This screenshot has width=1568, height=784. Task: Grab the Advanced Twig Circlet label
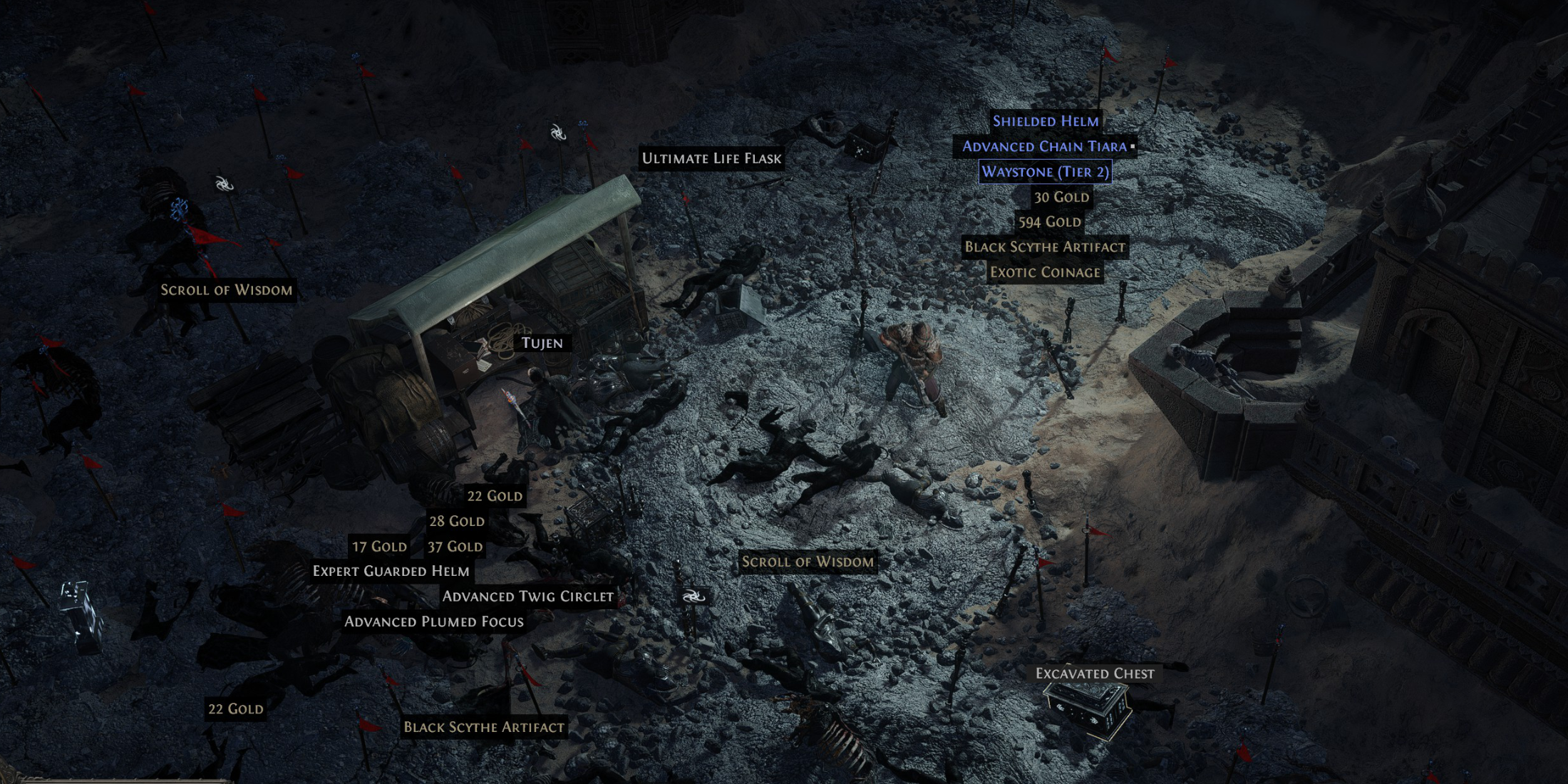pos(527,597)
